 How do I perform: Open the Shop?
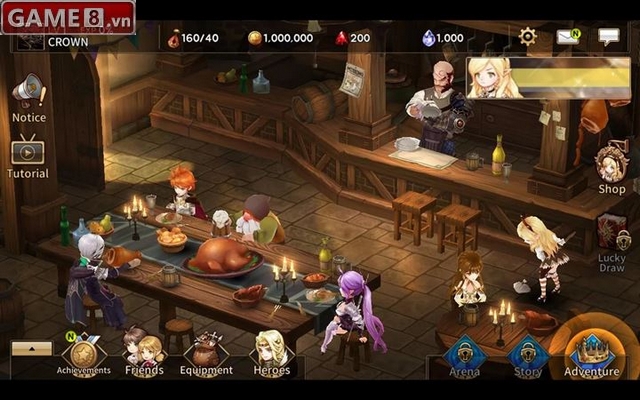(611, 166)
